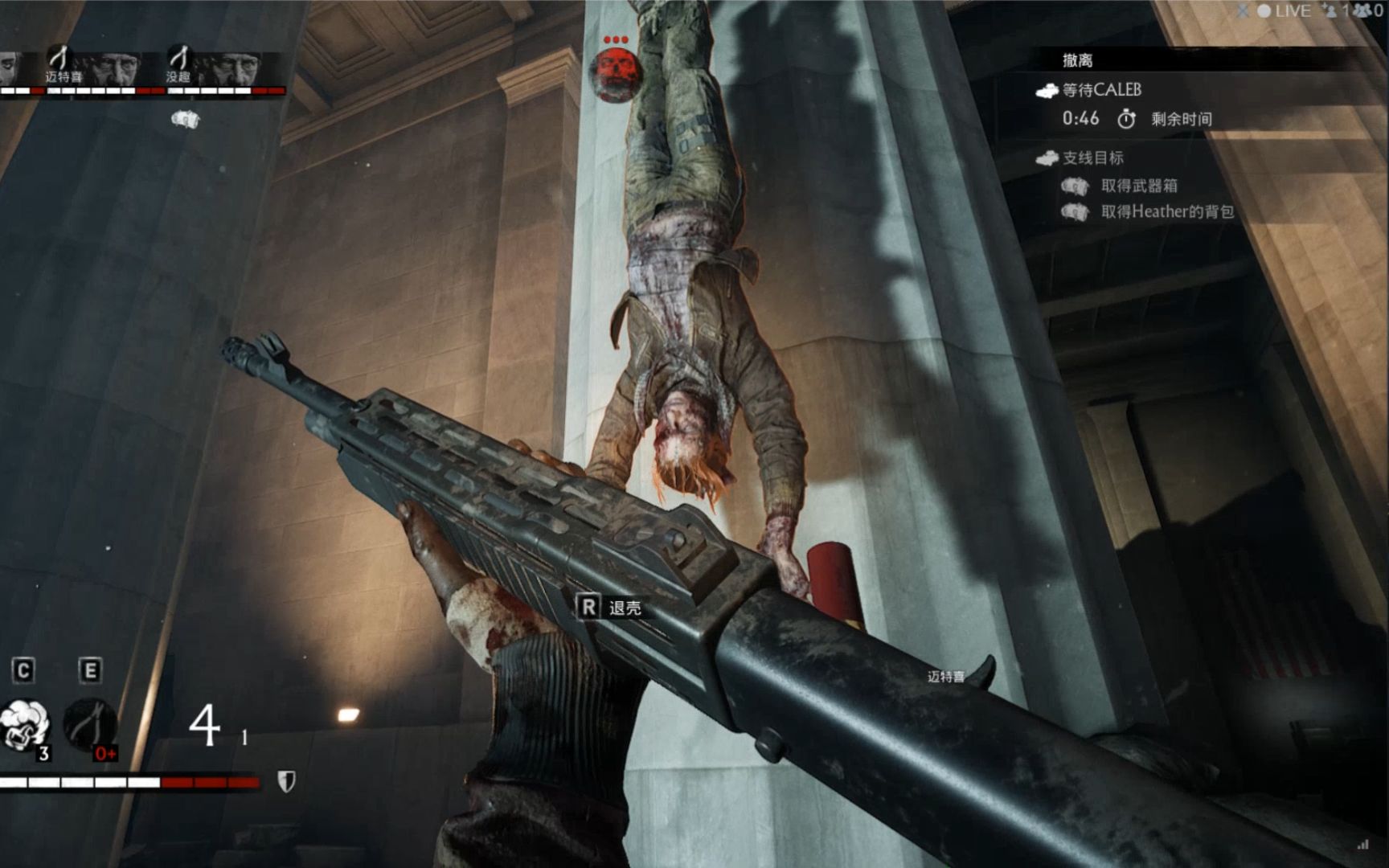Choose the 取得武器箱 side objective
The height and width of the screenshot is (868, 1389).
tap(1138, 186)
